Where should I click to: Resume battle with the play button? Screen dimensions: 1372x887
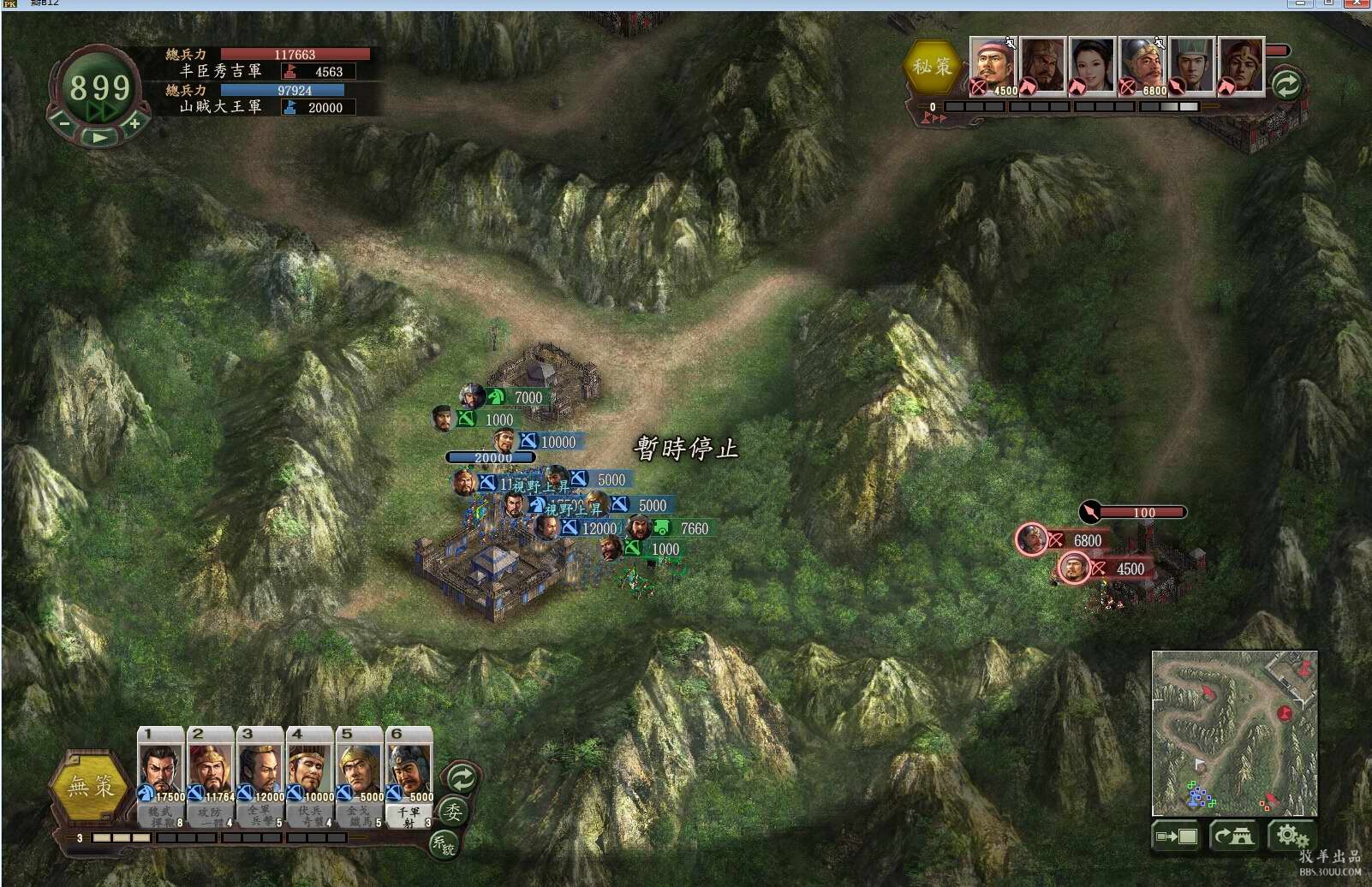[x=99, y=136]
